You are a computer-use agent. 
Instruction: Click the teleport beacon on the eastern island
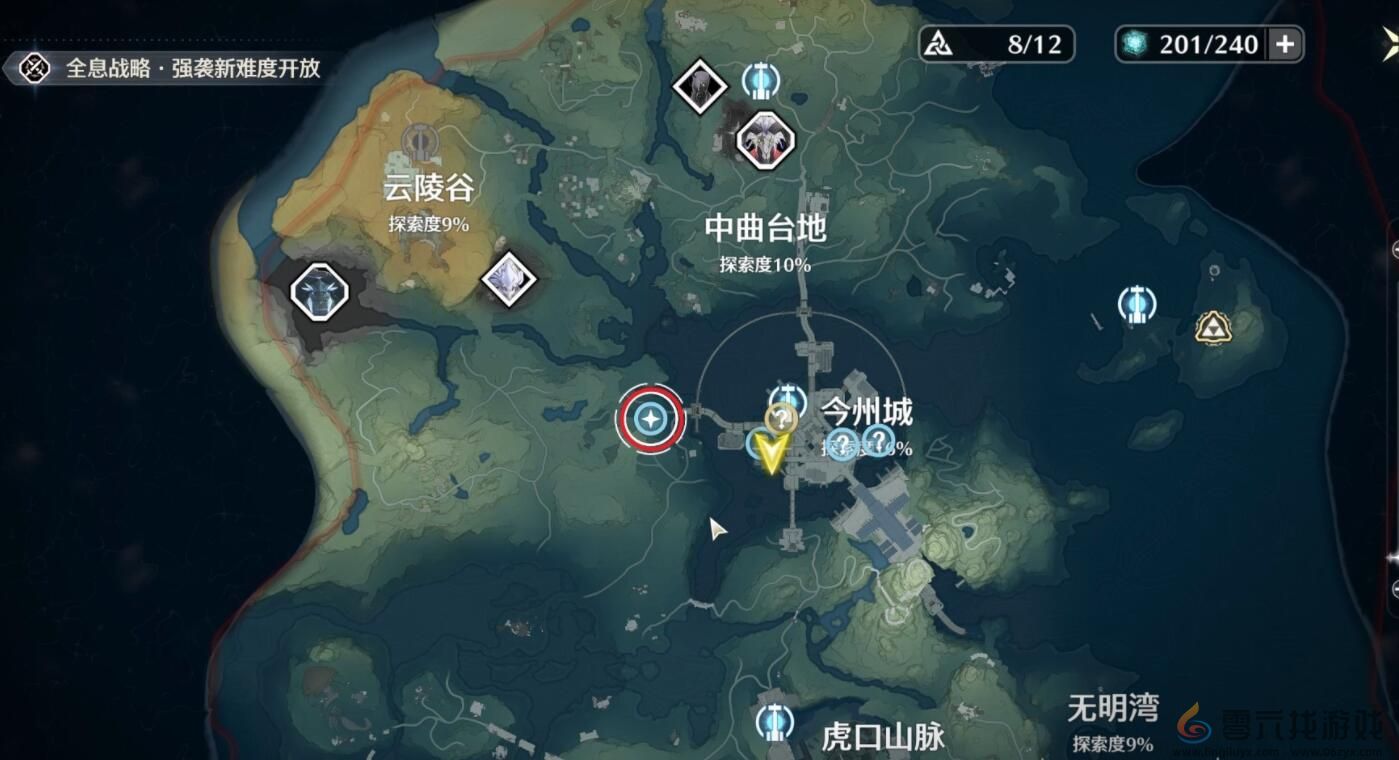(1137, 303)
